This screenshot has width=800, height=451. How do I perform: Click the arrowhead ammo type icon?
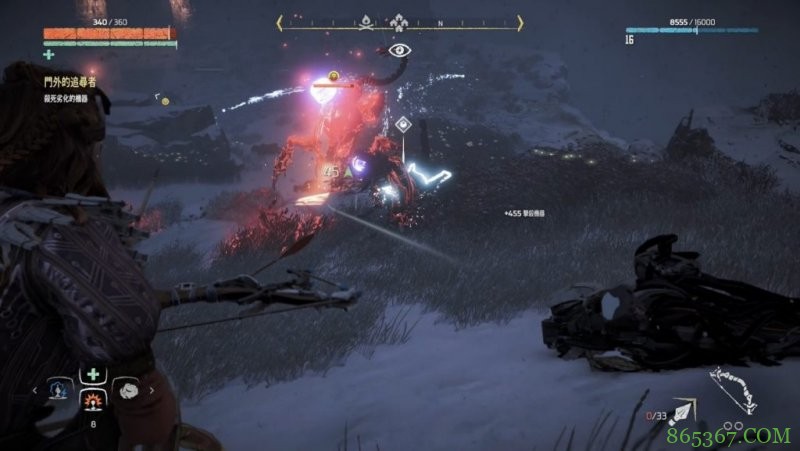point(685,409)
